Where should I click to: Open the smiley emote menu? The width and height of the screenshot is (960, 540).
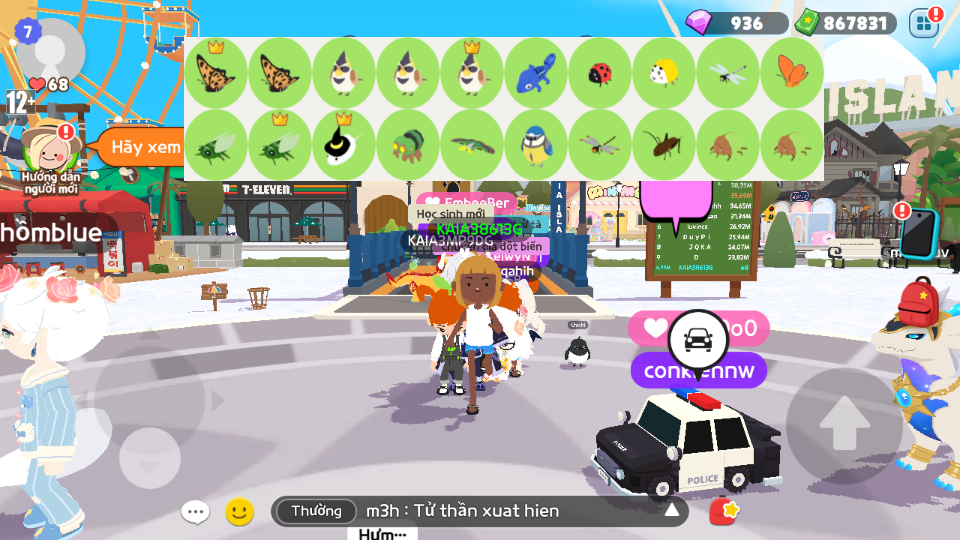click(239, 512)
